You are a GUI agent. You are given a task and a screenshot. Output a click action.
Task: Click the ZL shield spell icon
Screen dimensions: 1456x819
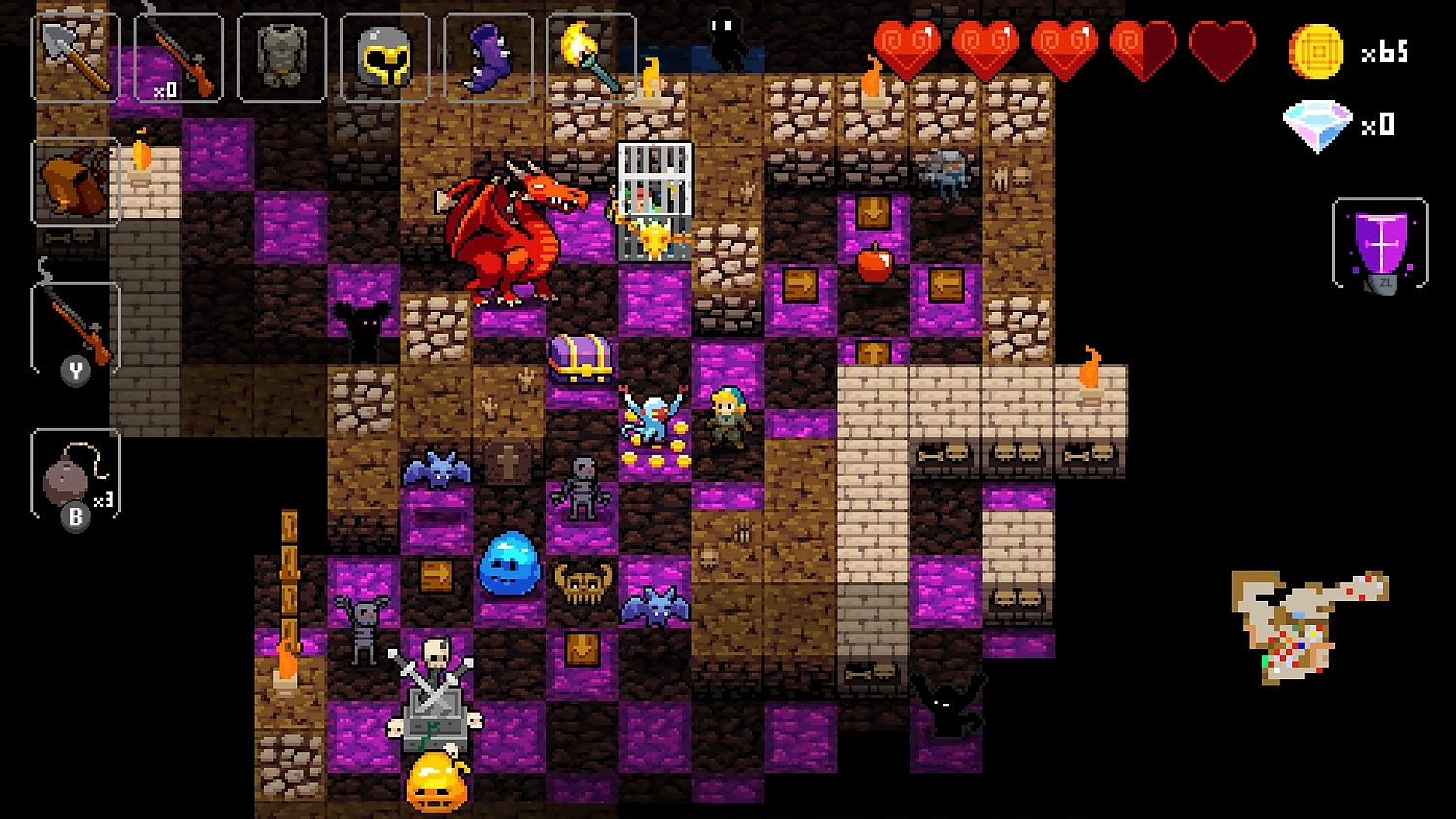(1379, 243)
